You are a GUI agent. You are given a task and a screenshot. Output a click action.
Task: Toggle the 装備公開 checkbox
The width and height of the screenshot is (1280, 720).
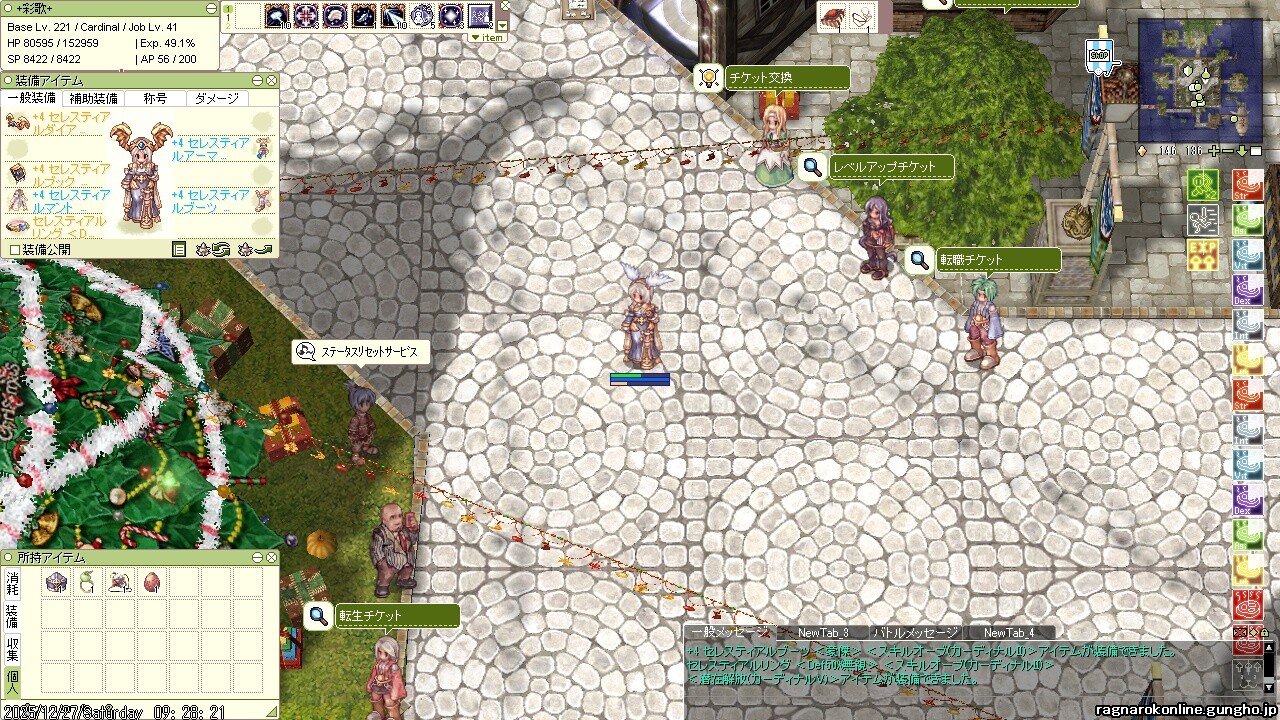(x=14, y=249)
